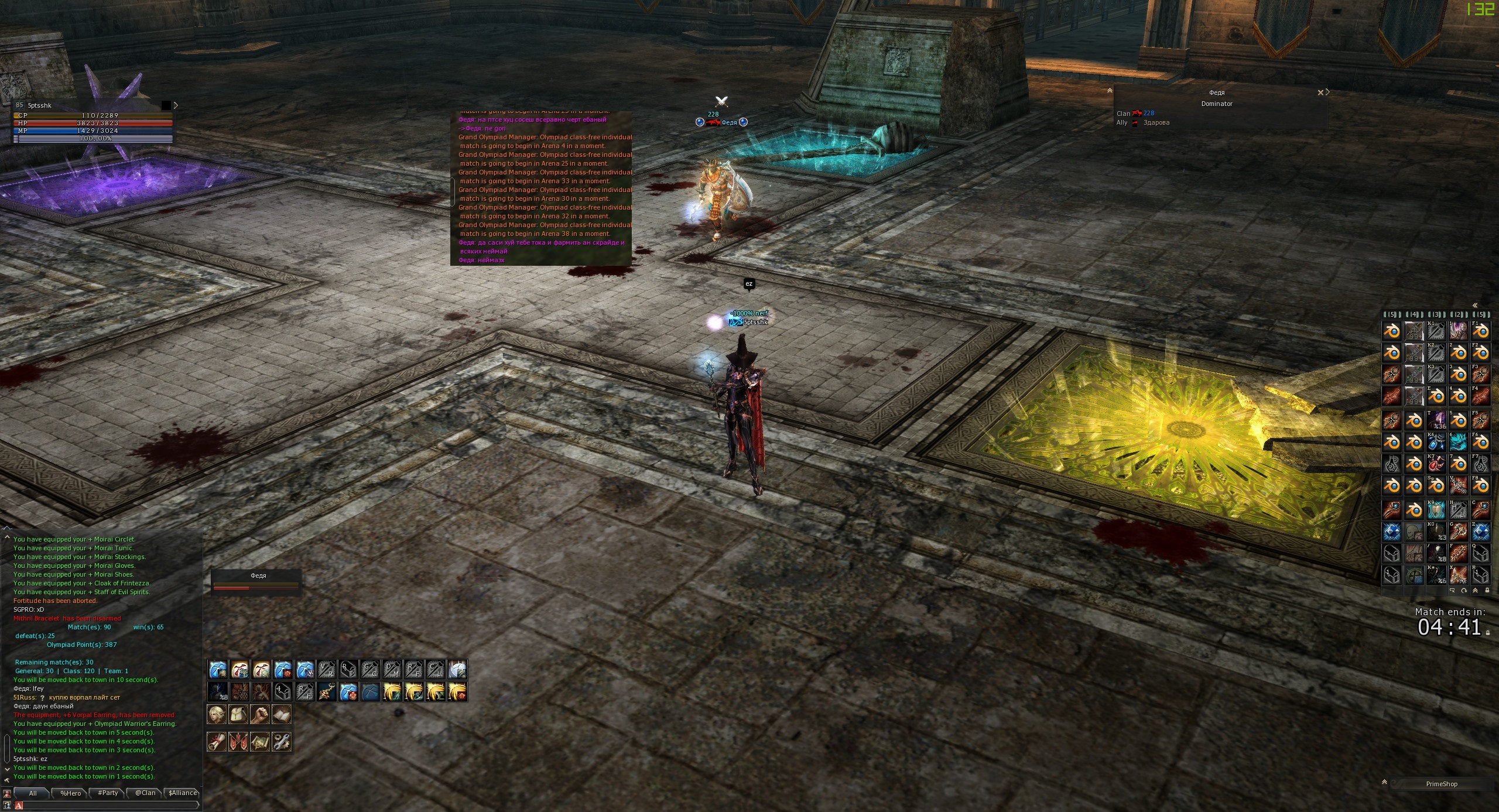The height and width of the screenshot is (812, 1499).
Task: Open the world map parchment icon
Action: (x=260, y=742)
